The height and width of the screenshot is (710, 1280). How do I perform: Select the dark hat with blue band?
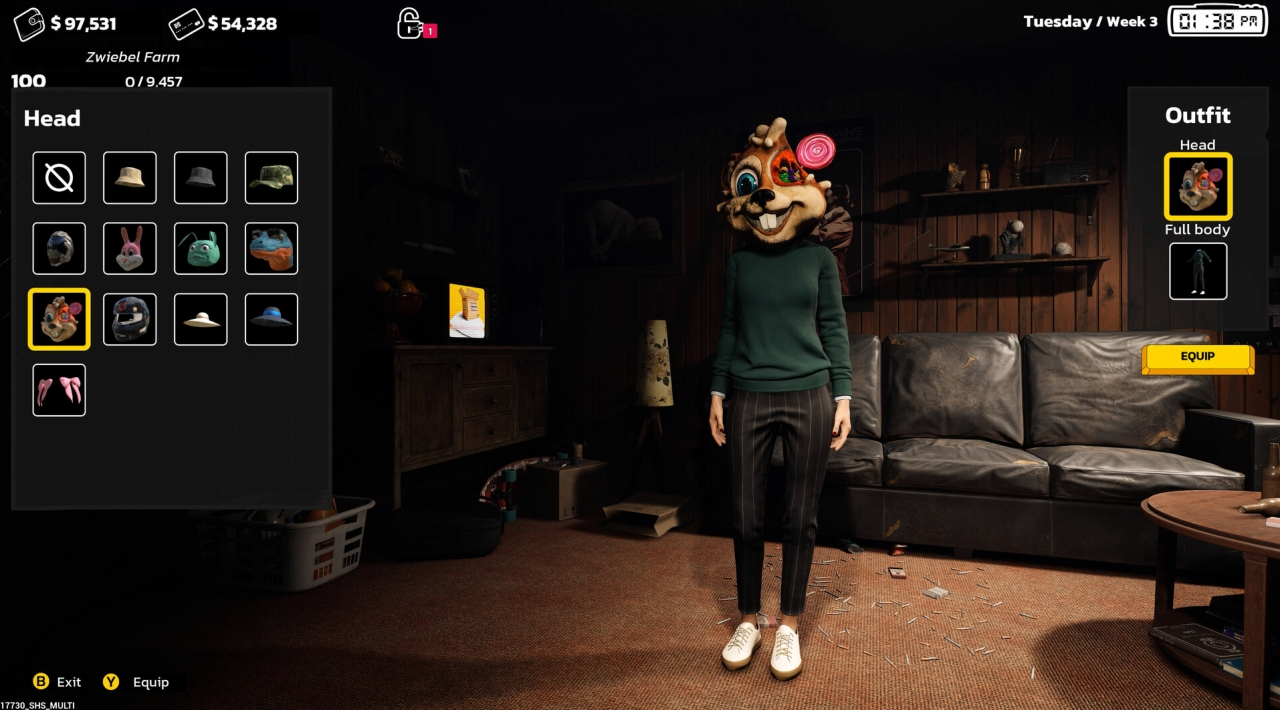(x=272, y=319)
